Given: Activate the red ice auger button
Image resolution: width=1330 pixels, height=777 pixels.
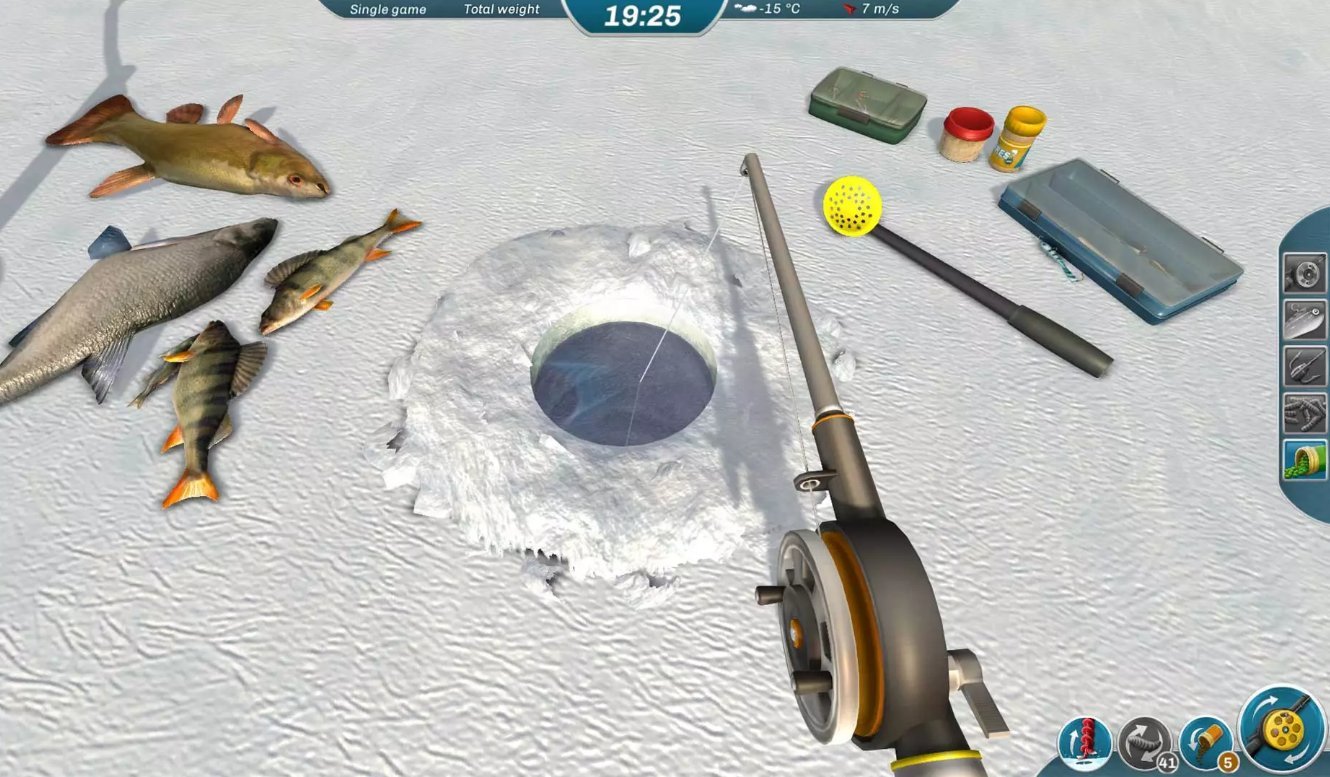Looking at the screenshot, I should coord(1084,742).
